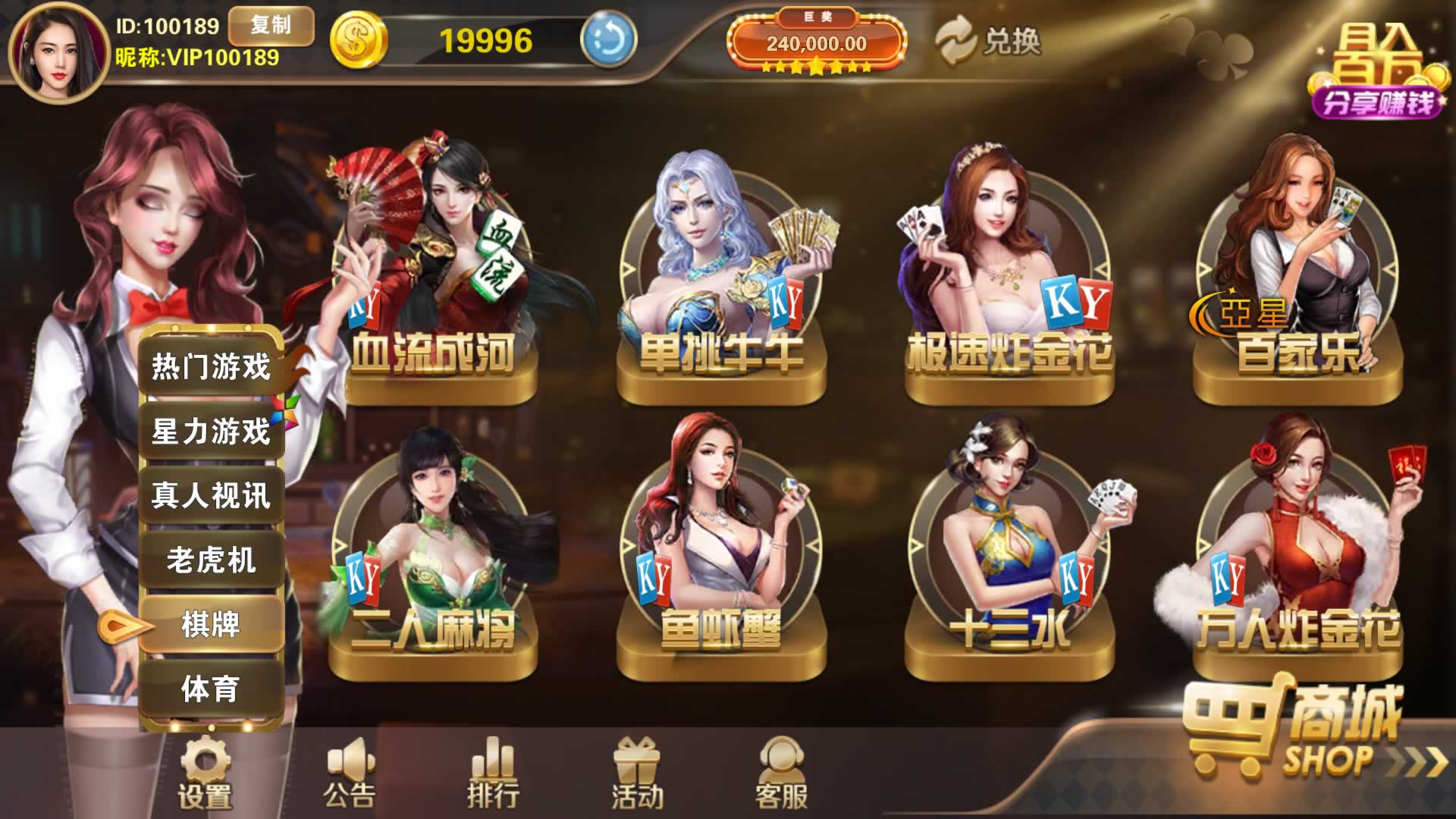Open the 单挑牛牛 game tile
Screen dimensions: 1456x819
720,281
